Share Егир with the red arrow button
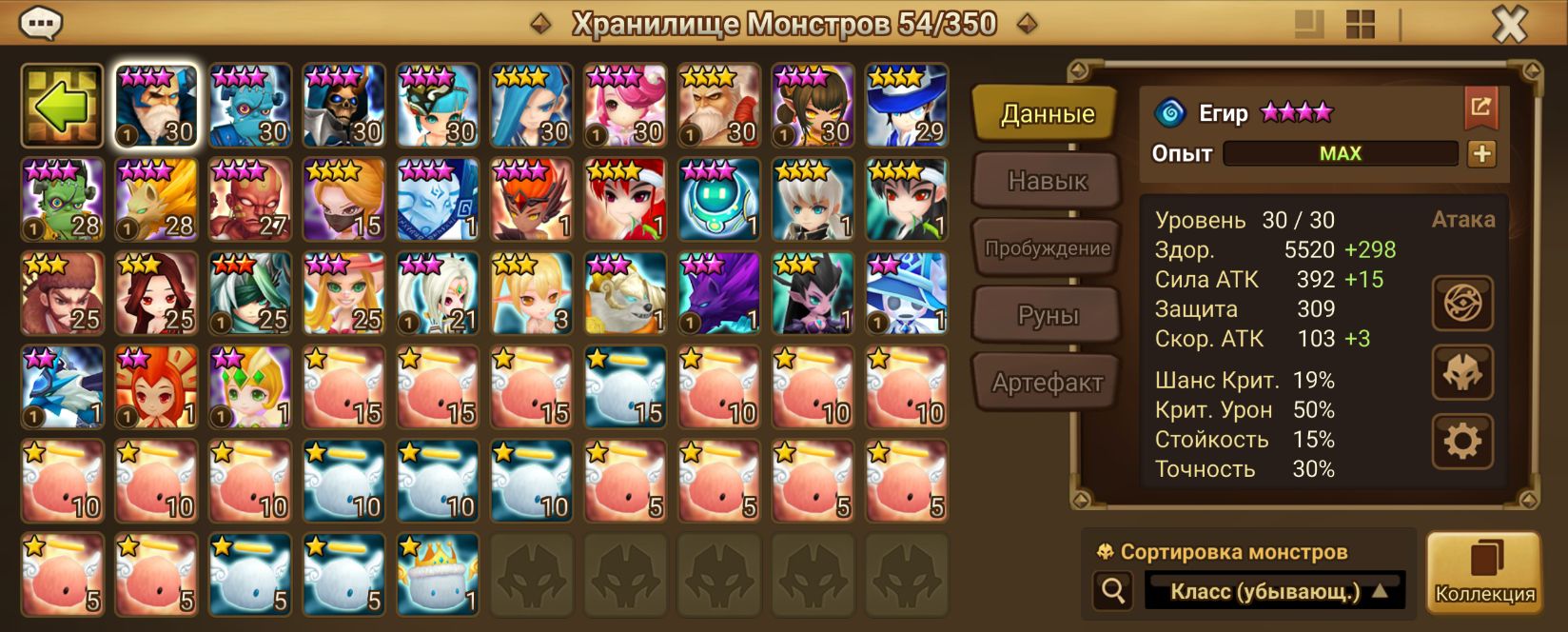Image resolution: width=1568 pixels, height=632 pixels. (x=1480, y=108)
